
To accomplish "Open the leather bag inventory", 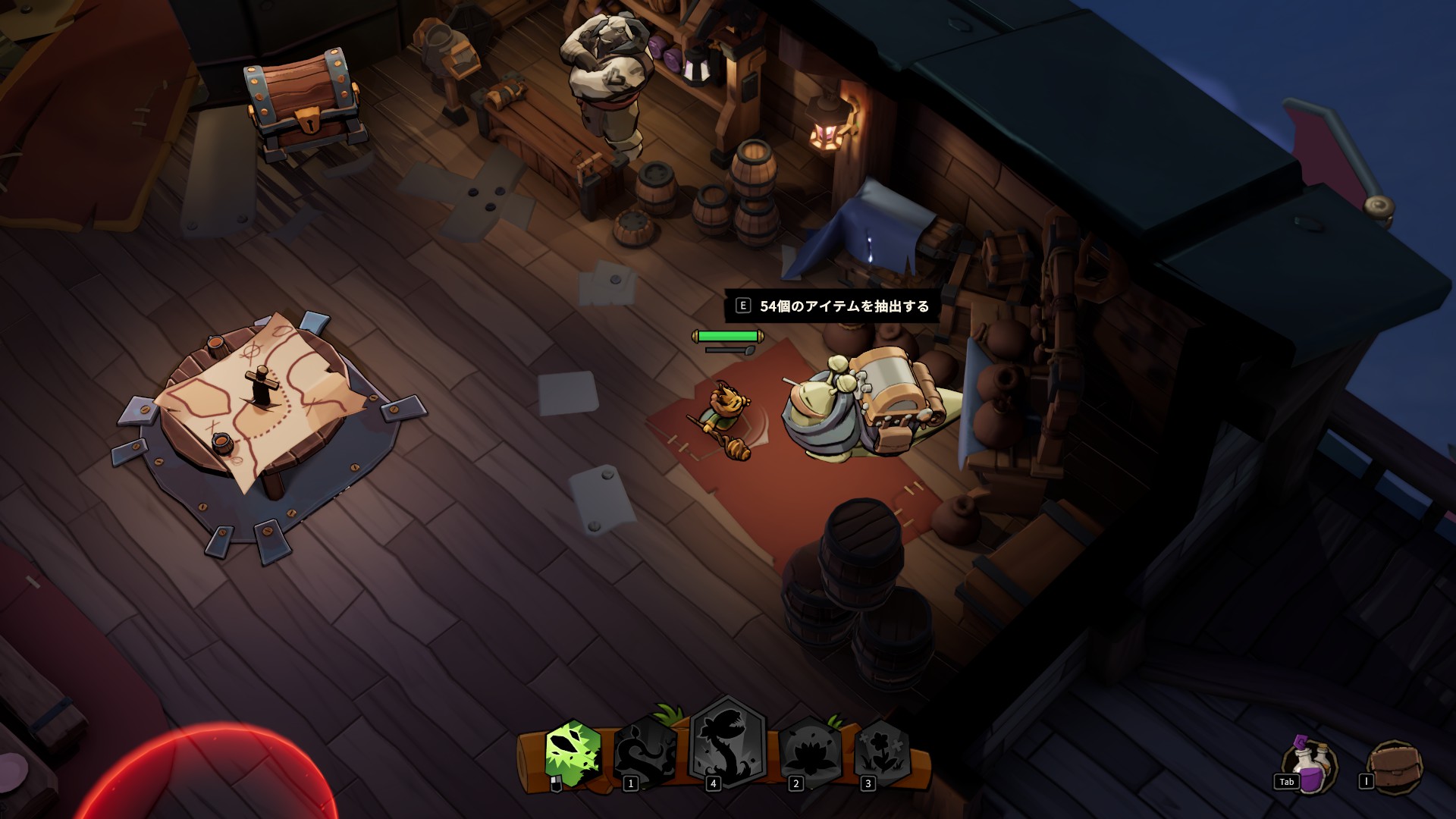I will point(1395,767).
